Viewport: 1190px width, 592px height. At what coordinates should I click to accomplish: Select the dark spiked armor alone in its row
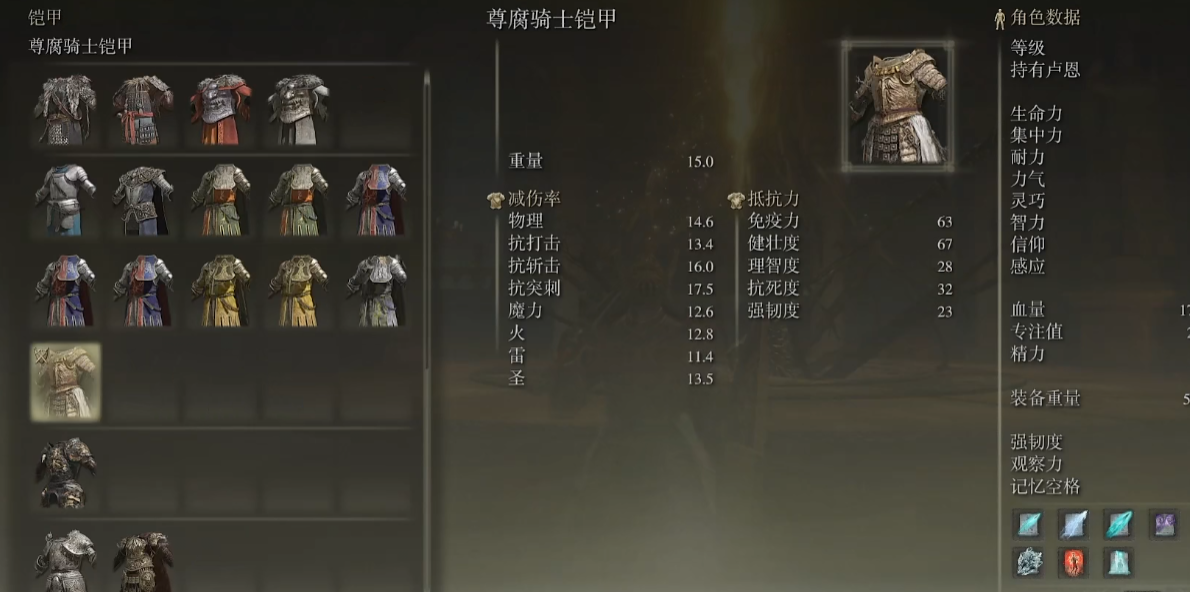[x=66, y=471]
